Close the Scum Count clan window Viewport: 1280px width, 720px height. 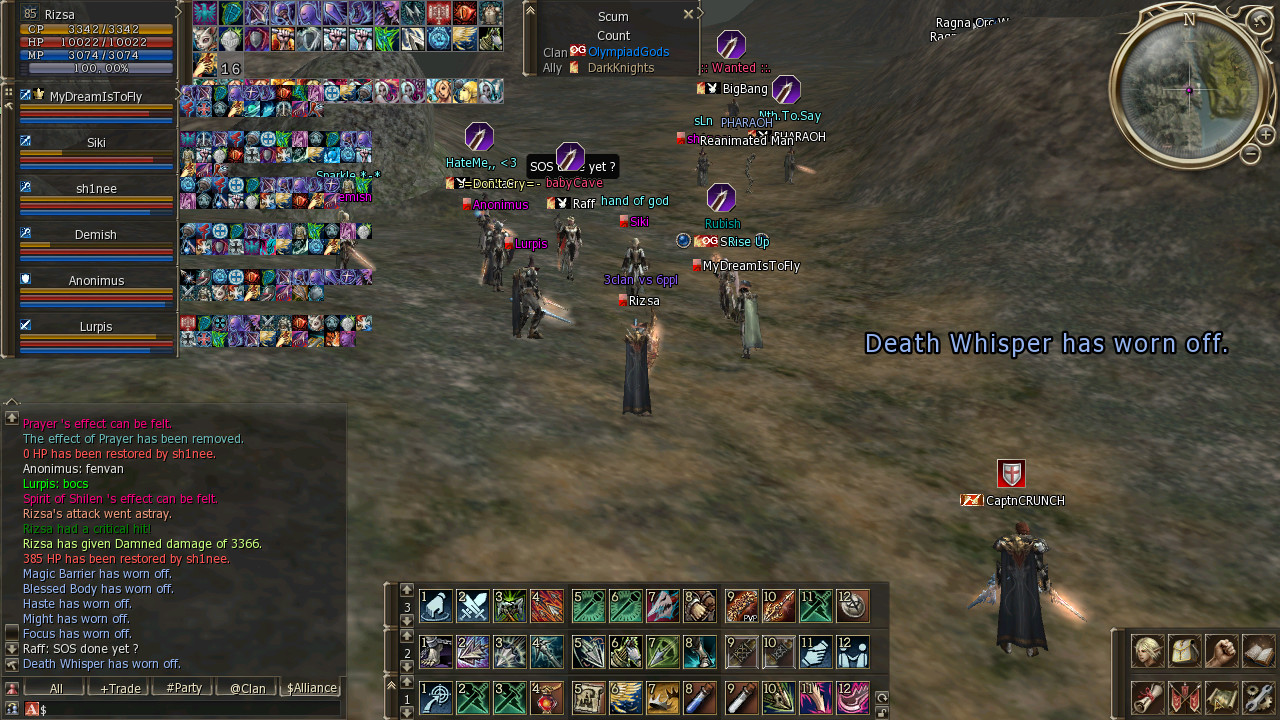(x=688, y=14)
